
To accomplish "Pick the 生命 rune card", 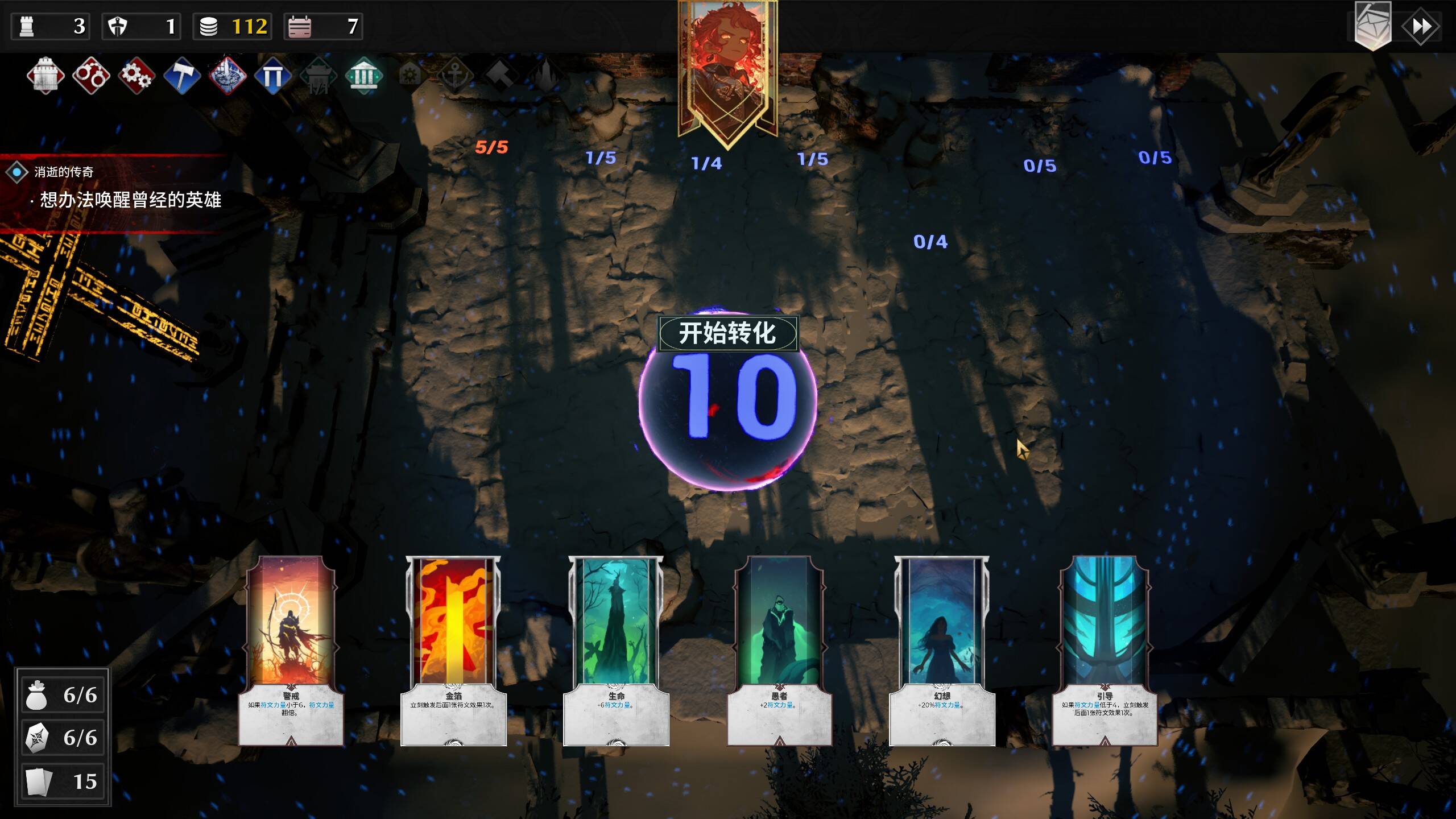I will [x=616, y=650].
